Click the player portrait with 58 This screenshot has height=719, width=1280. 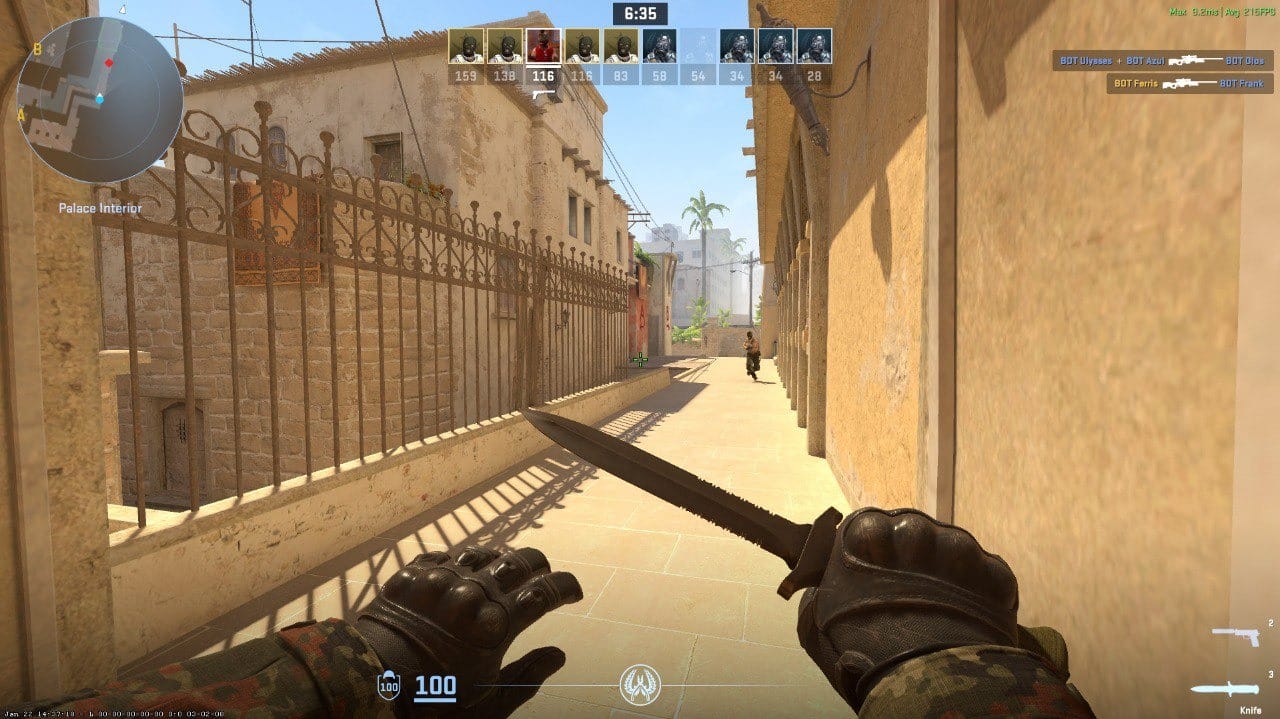click(660, 46)
